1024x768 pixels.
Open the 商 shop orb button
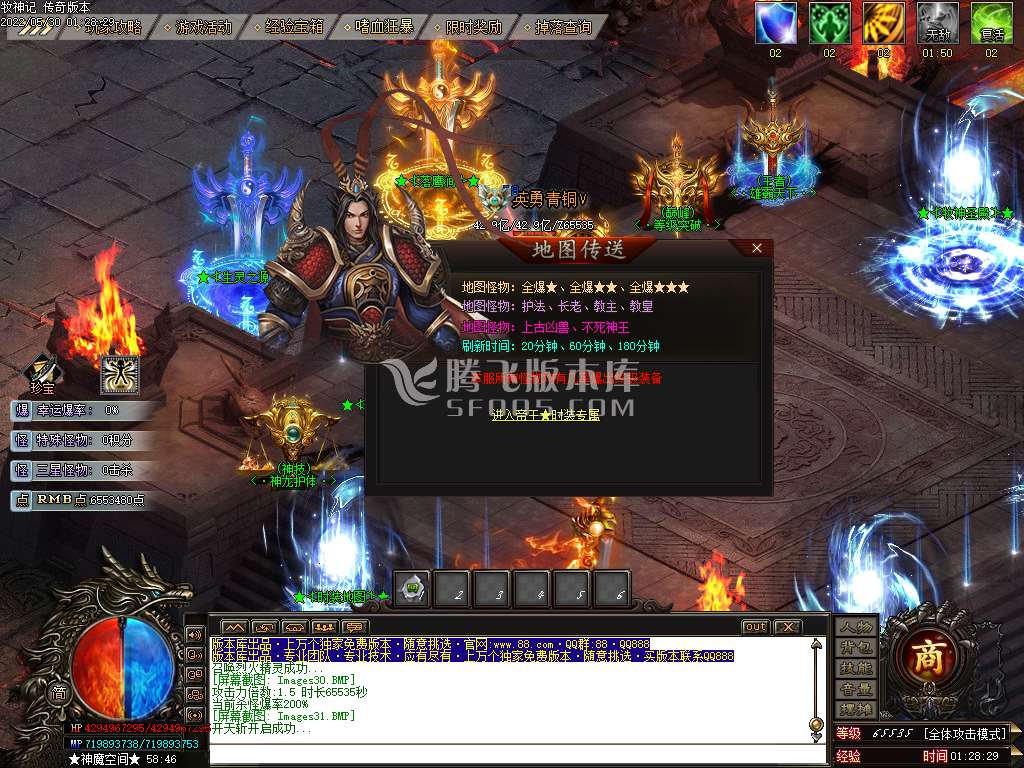tap(929, 657)
